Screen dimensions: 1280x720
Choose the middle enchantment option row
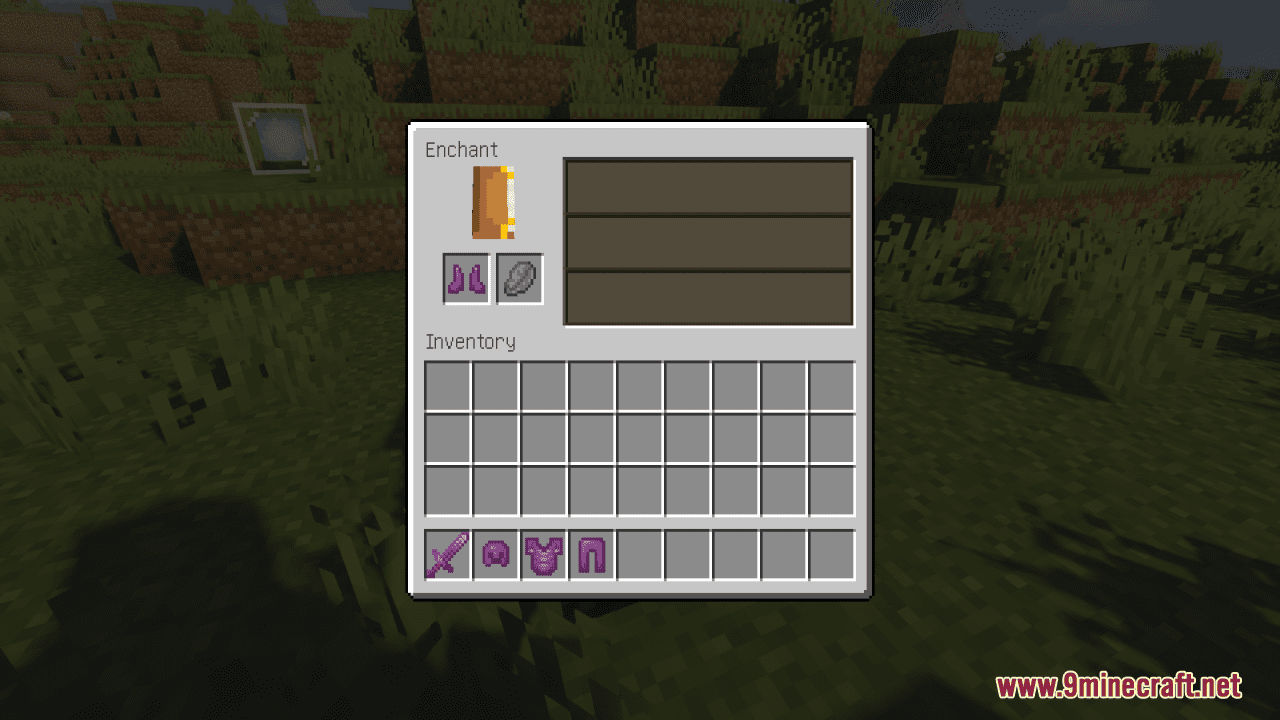point(708,242)
